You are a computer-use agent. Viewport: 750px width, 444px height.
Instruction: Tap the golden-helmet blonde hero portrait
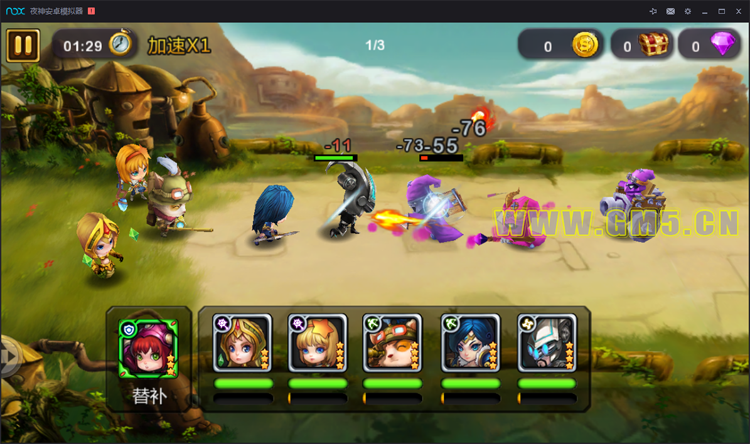[x=242, y=343]
